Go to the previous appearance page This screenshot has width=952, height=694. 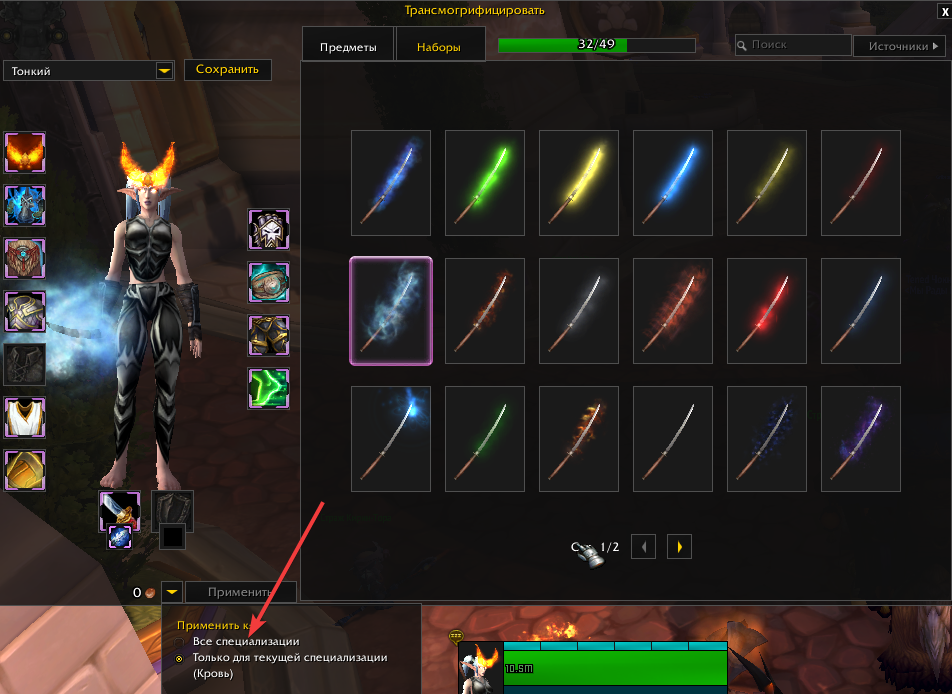646,547
